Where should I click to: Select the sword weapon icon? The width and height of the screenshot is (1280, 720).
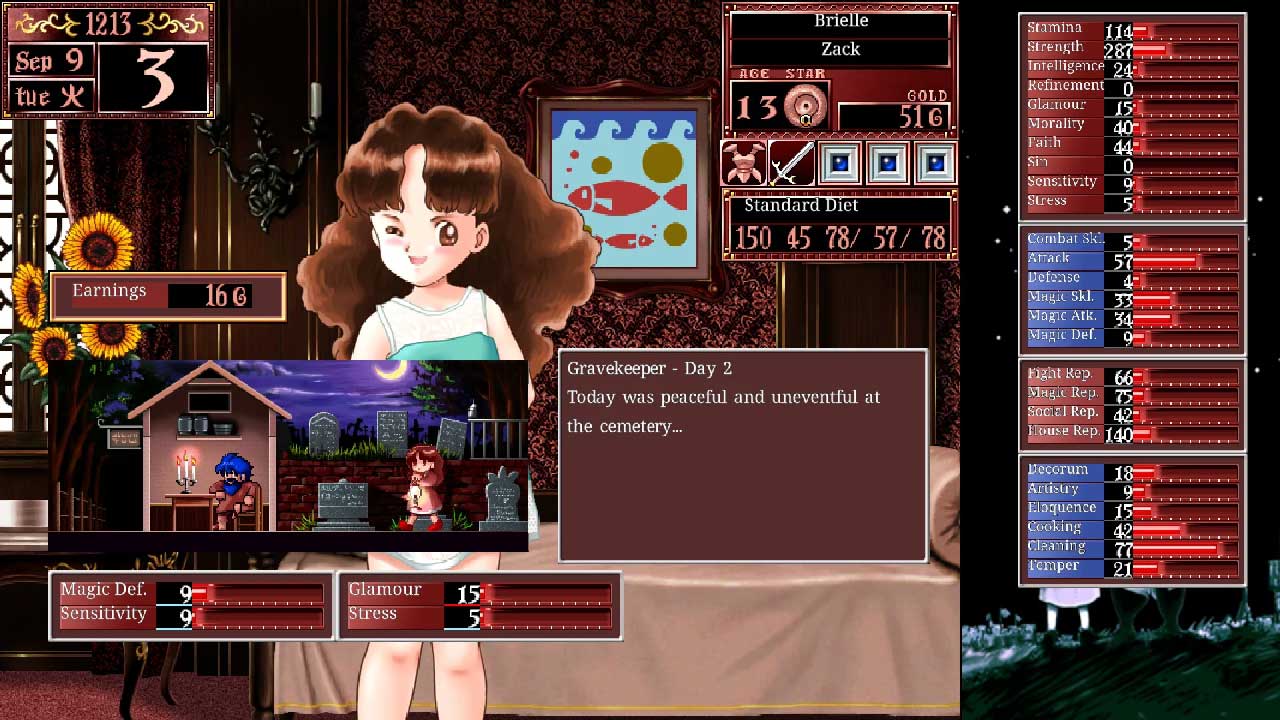pyautogui.click(x=791, y=163)
